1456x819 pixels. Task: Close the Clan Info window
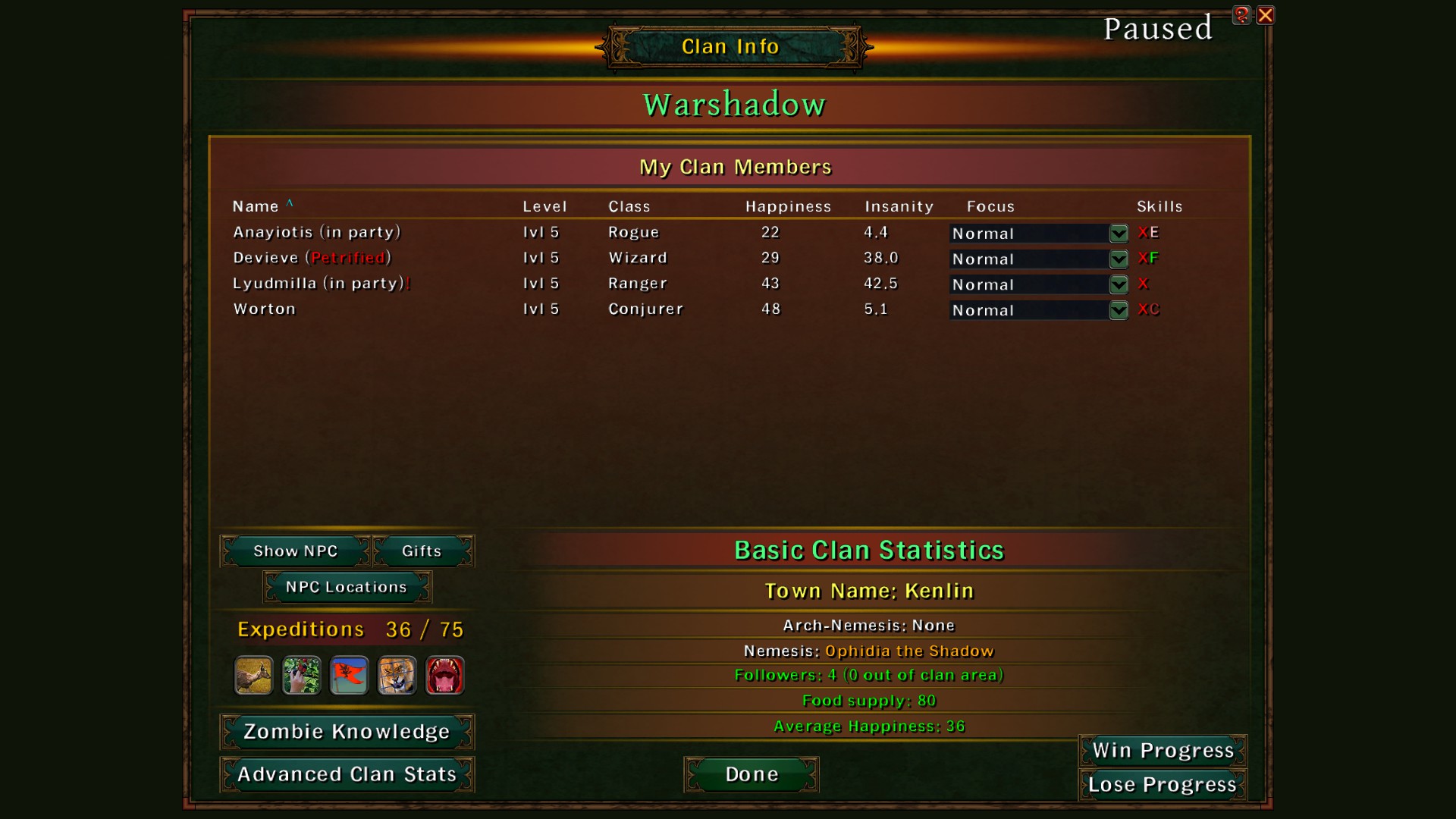(x=1265, y=15)
